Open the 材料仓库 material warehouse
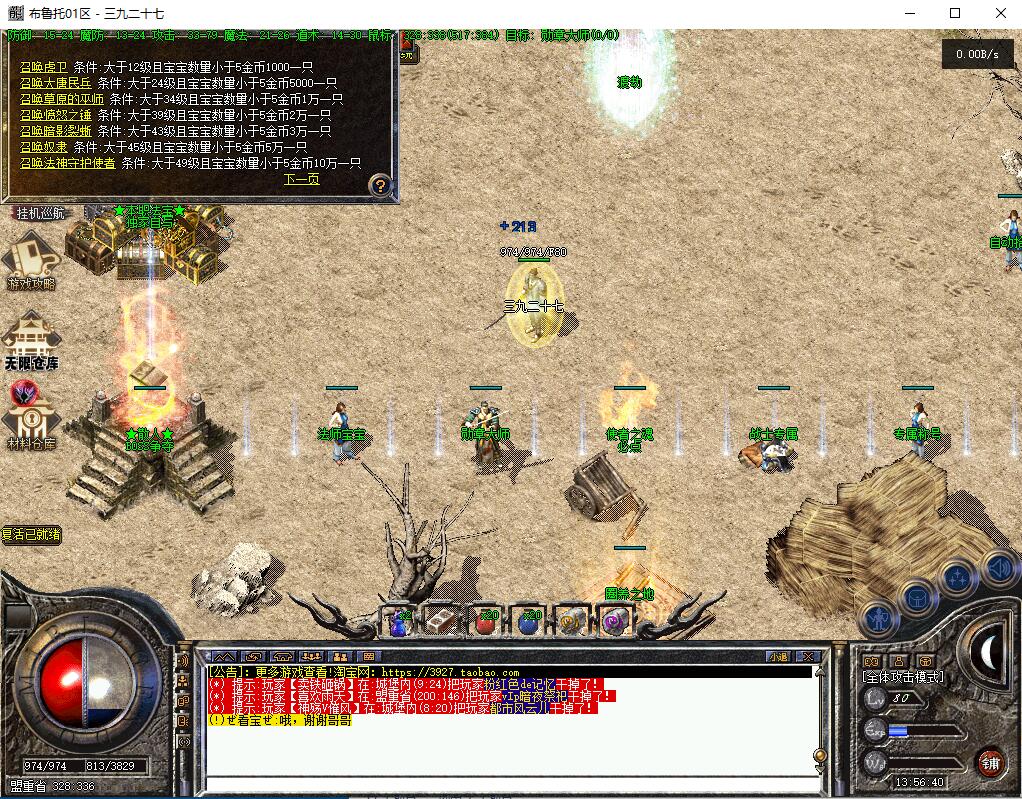The width and height of the screenshot is (1022, 799). tap(31, 420)
